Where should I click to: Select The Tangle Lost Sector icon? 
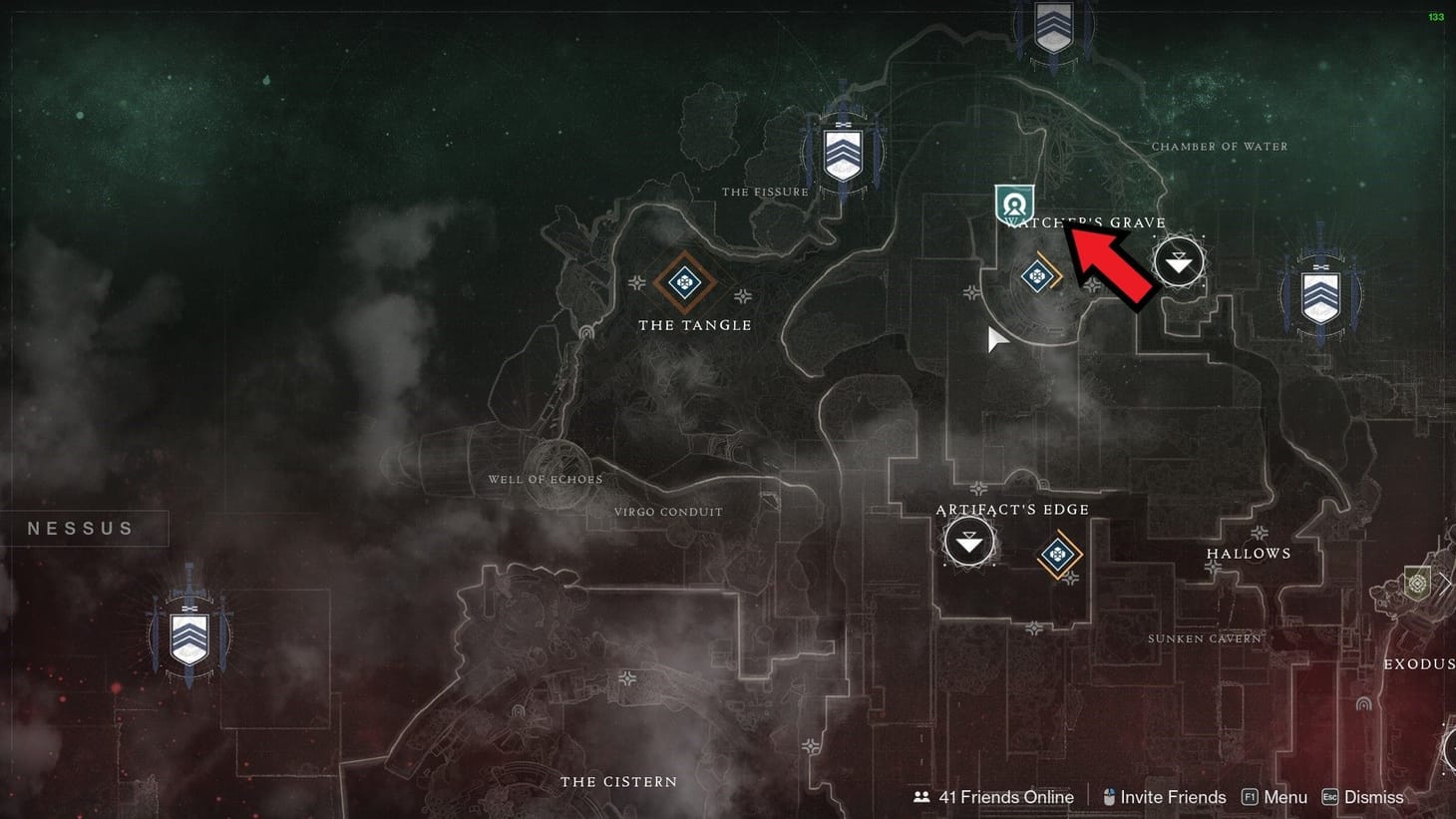pos(684,282)
